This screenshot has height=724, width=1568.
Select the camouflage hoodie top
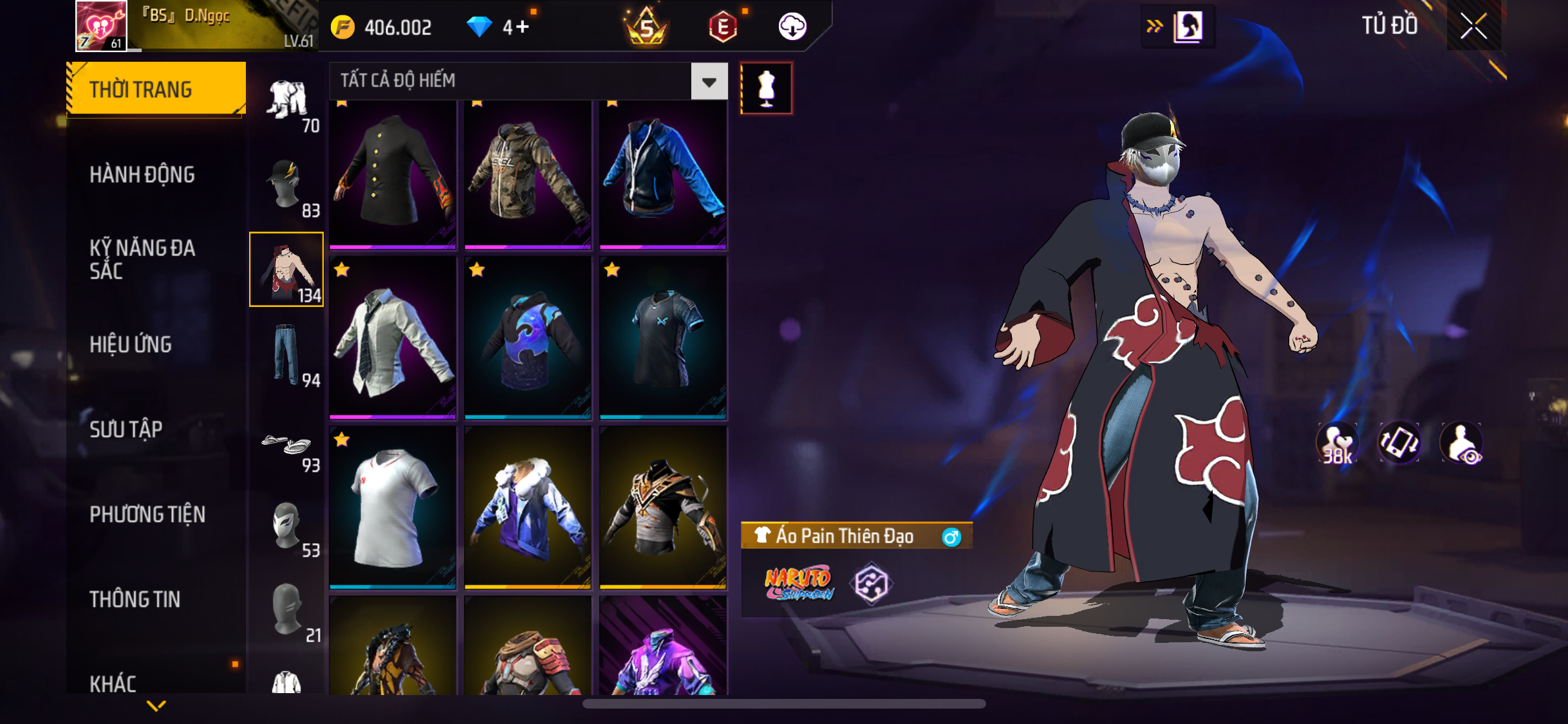pos(528,172)
